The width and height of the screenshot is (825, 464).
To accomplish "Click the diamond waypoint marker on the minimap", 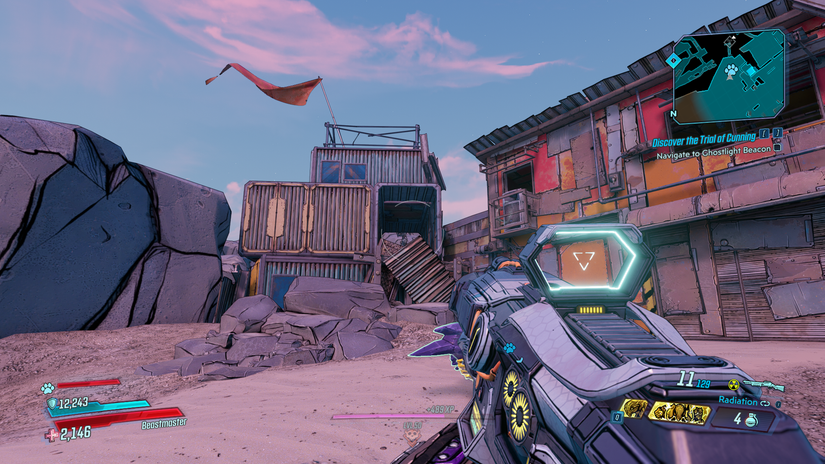I will (x=675, y=60).
